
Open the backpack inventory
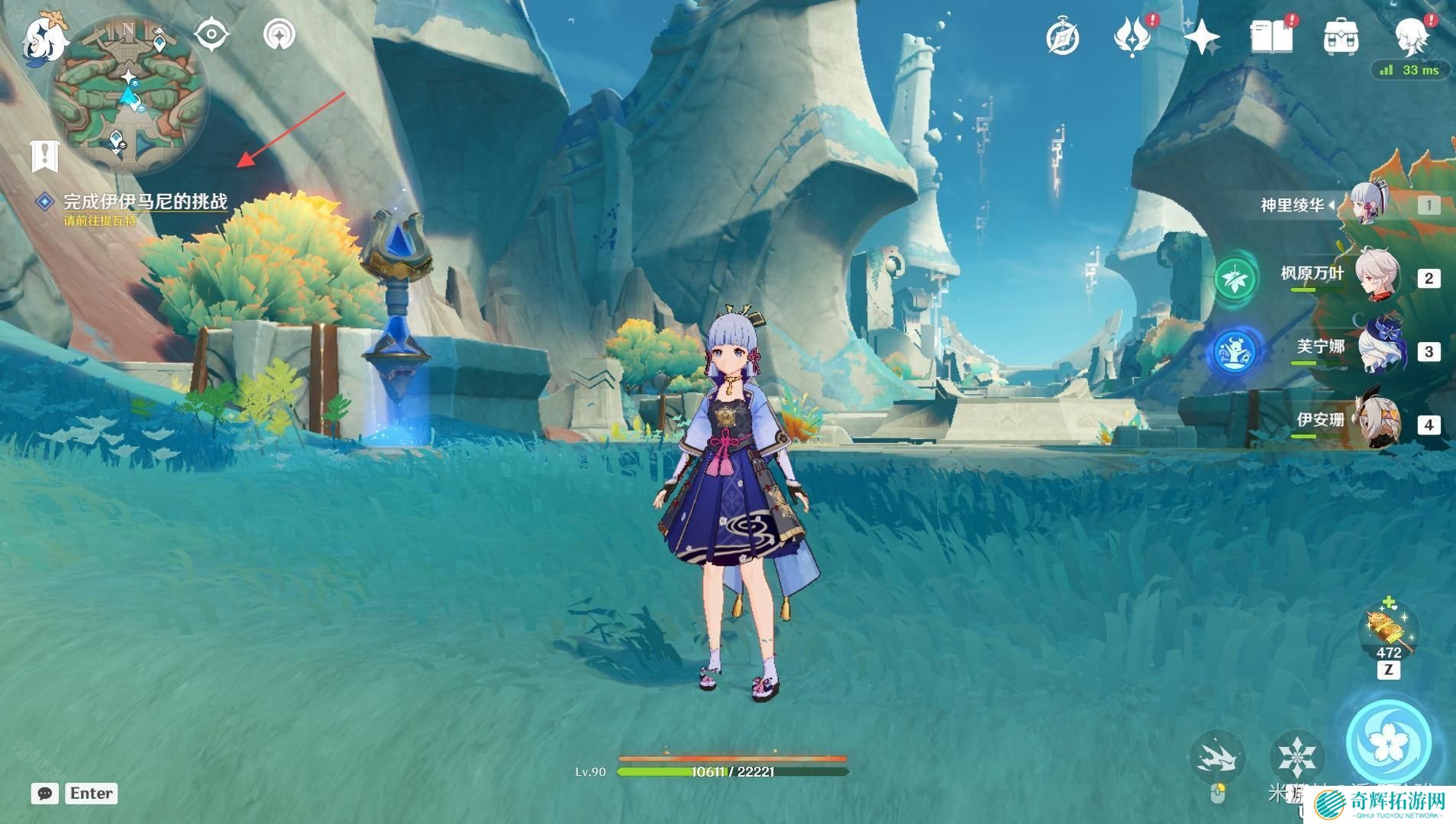click(1340, 37)
